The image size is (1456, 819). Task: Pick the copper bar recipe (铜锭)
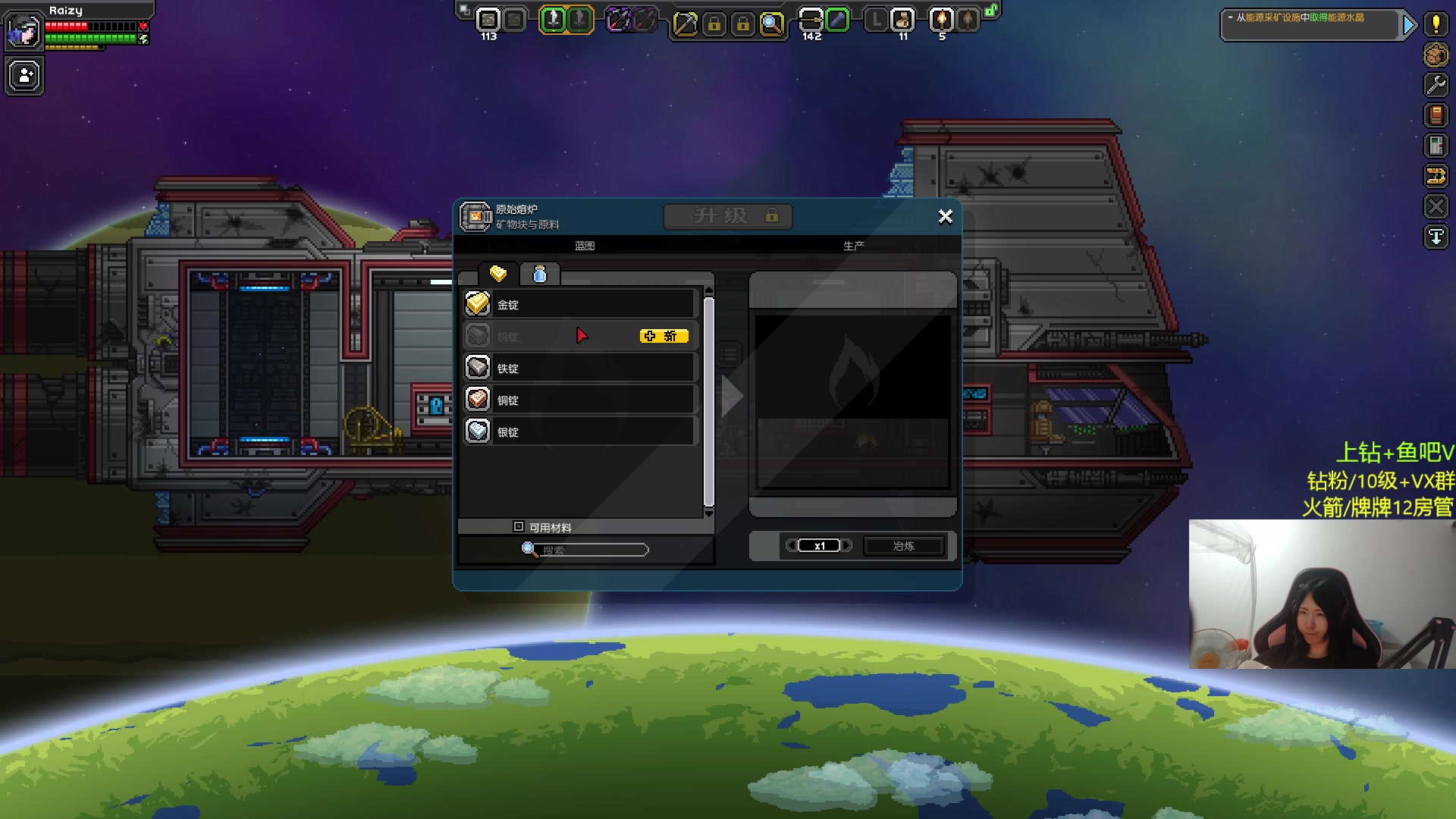pos(580,400)
